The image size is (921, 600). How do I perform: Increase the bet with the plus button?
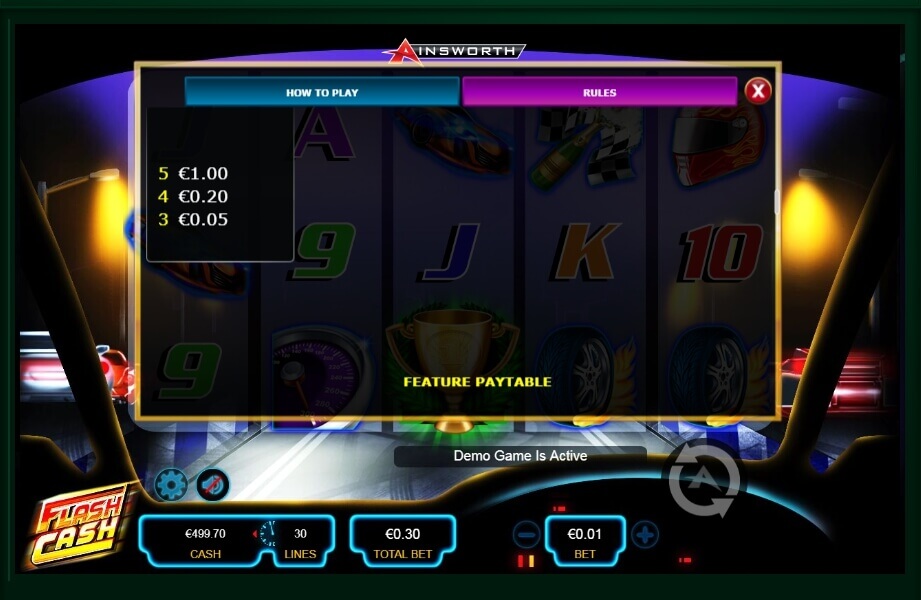645,535
